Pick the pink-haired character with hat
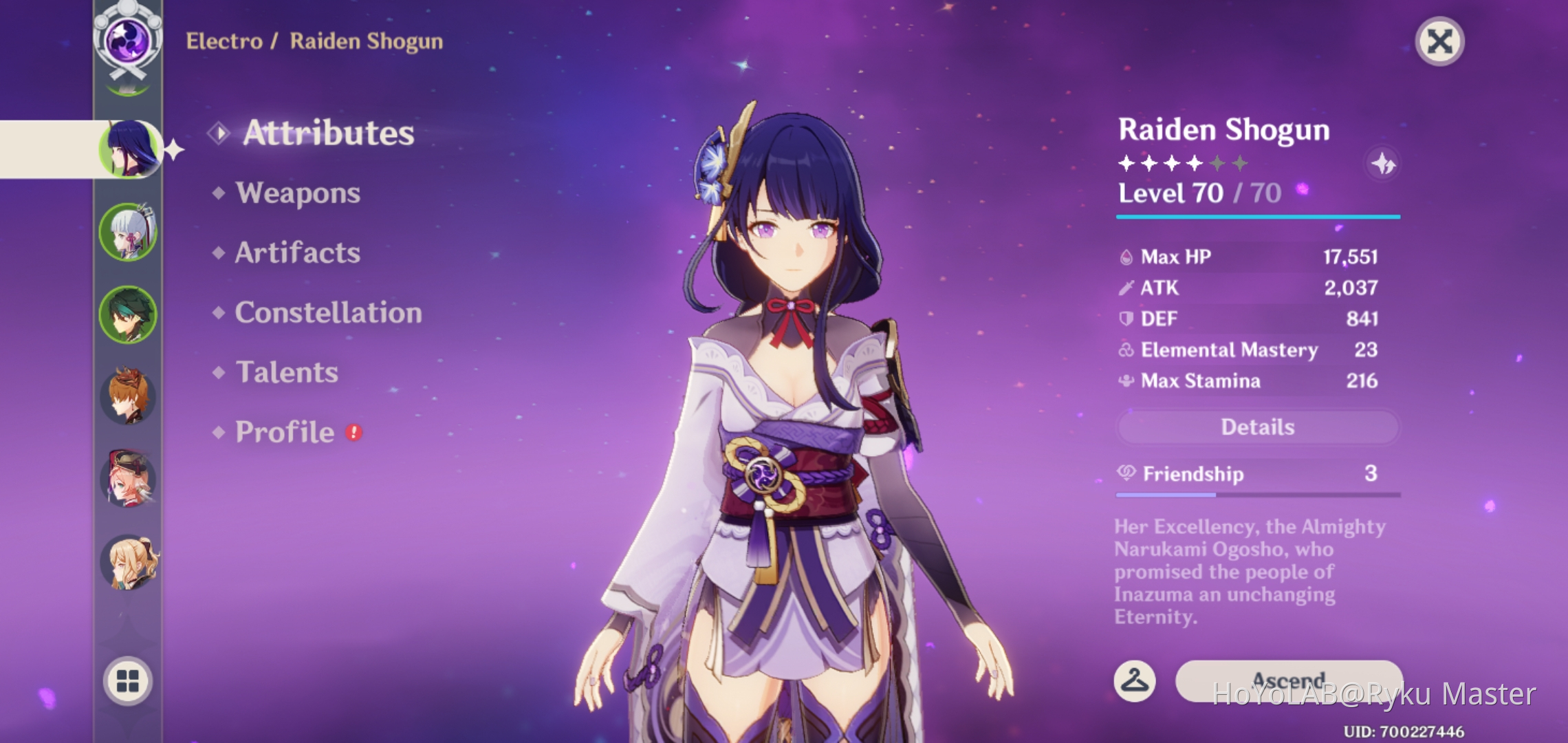The width and height of the screenshot is (1568, 743). 129,480
